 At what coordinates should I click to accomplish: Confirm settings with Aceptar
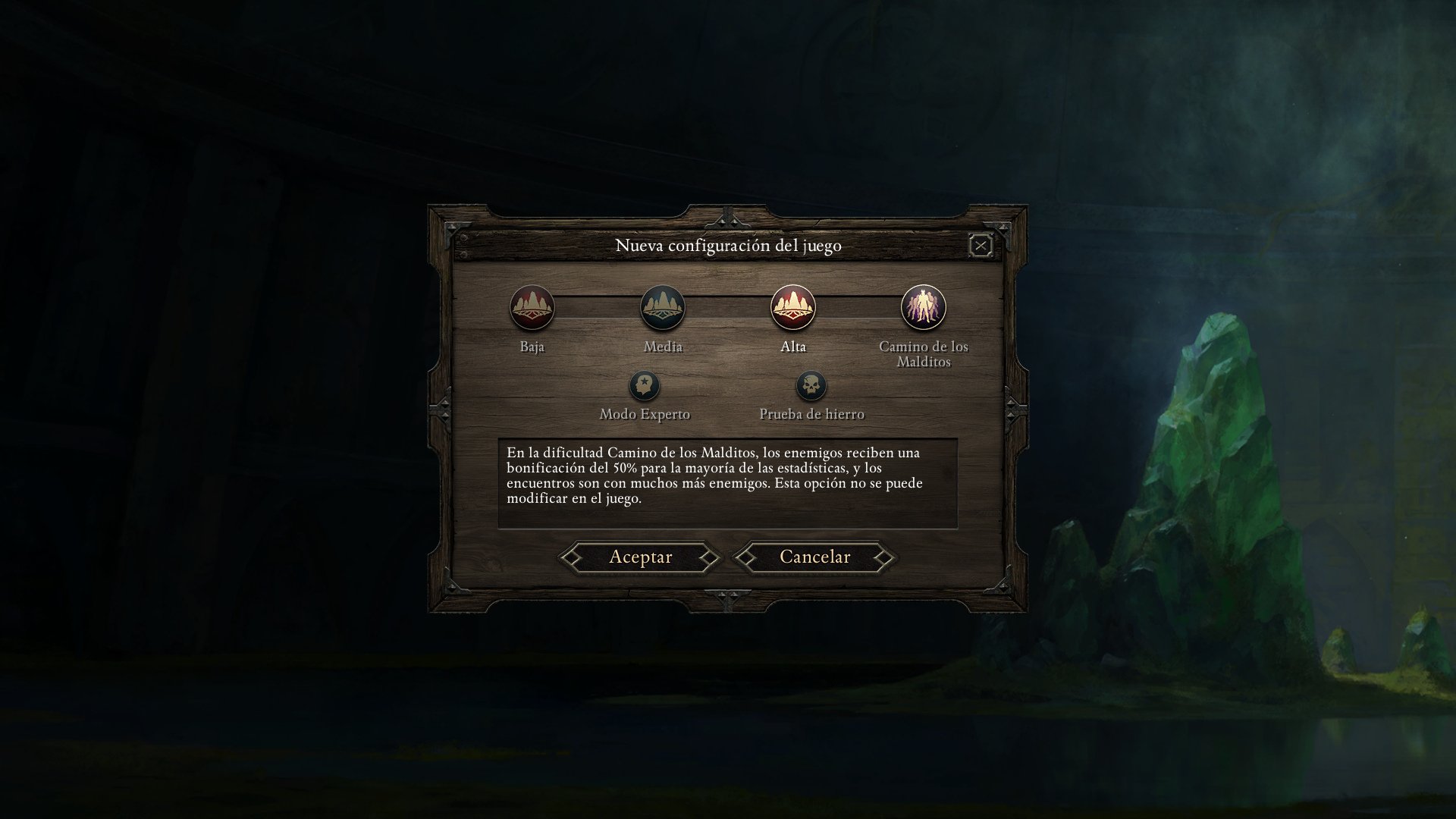click(641, 557)
